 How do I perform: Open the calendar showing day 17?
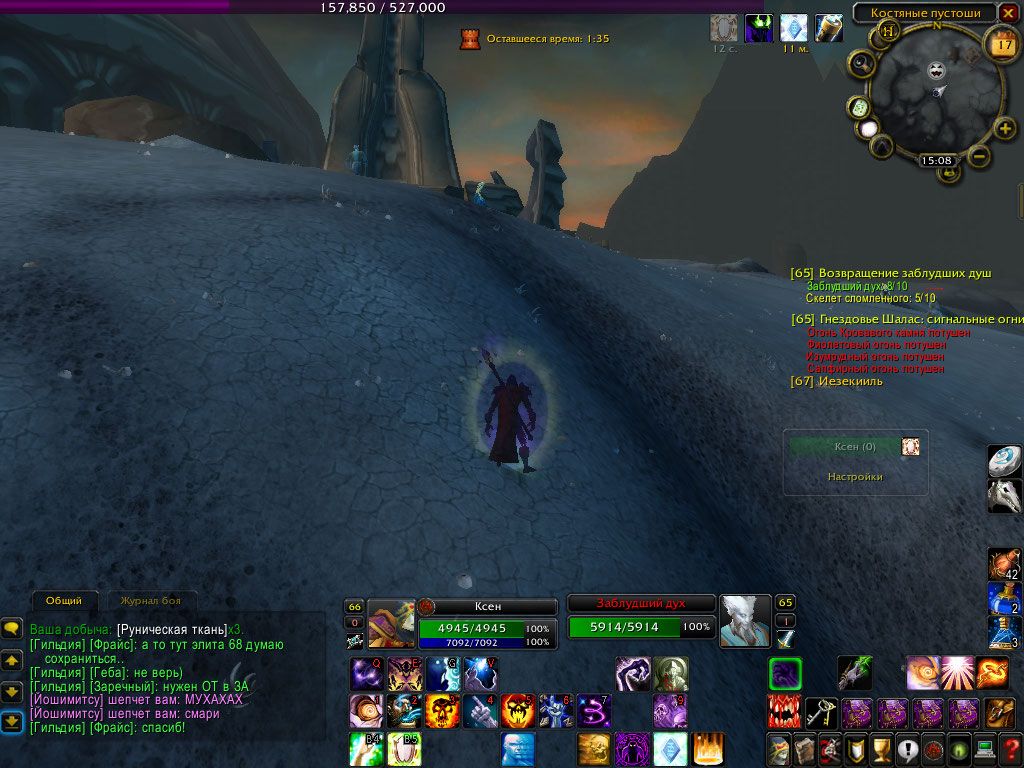coord(1001,44)
